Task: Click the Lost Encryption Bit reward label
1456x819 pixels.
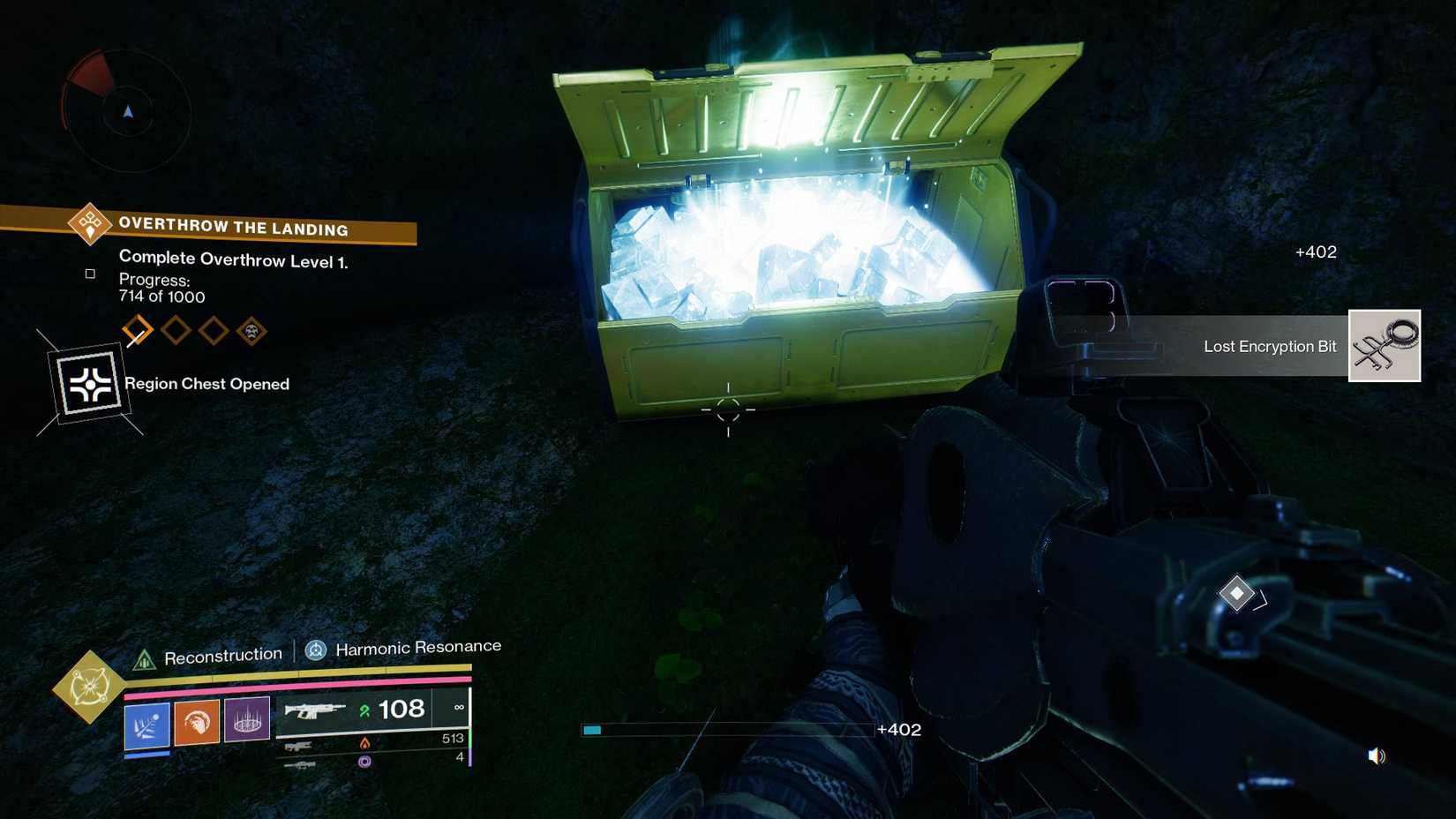Action: (1269, 347)
